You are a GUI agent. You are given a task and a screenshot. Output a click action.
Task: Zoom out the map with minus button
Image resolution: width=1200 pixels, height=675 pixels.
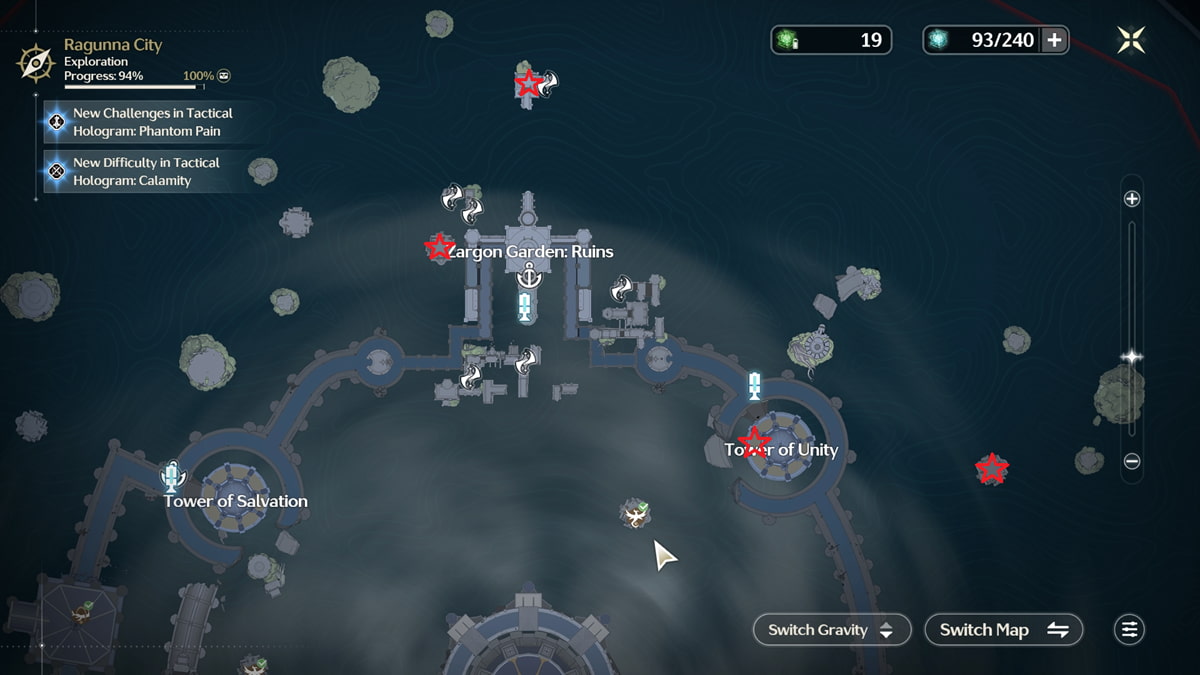click(x=1132, y=462)
